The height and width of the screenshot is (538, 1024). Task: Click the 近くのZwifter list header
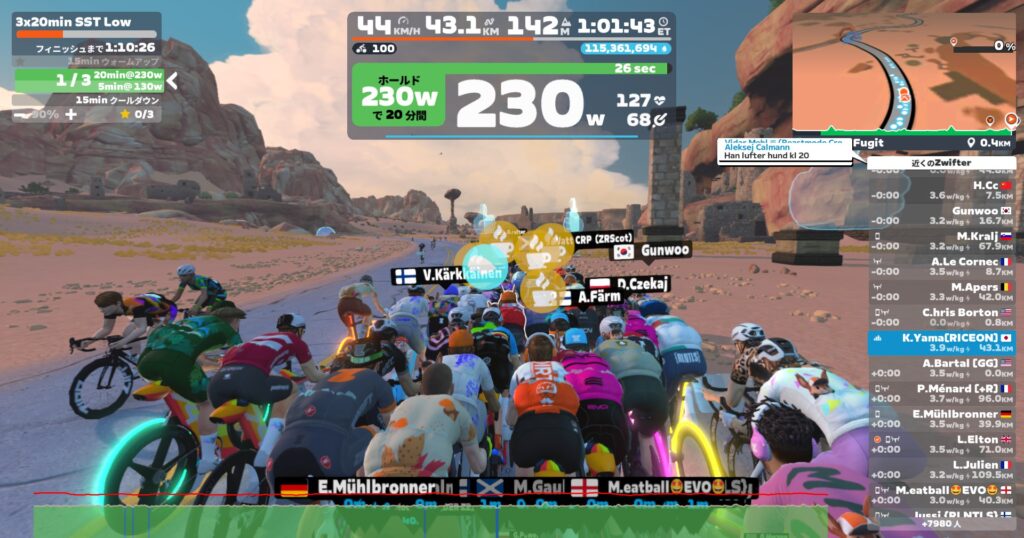click(x=941, y=163)
